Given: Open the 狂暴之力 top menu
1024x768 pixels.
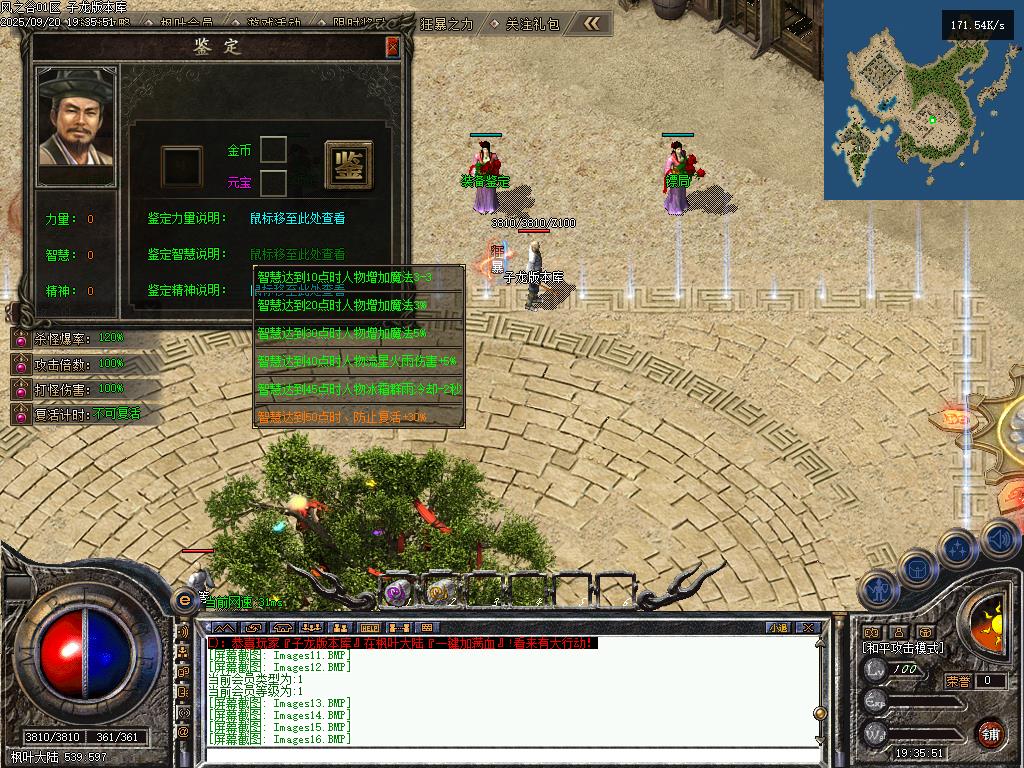Looking at the screenshot, I should pos(447,23).
